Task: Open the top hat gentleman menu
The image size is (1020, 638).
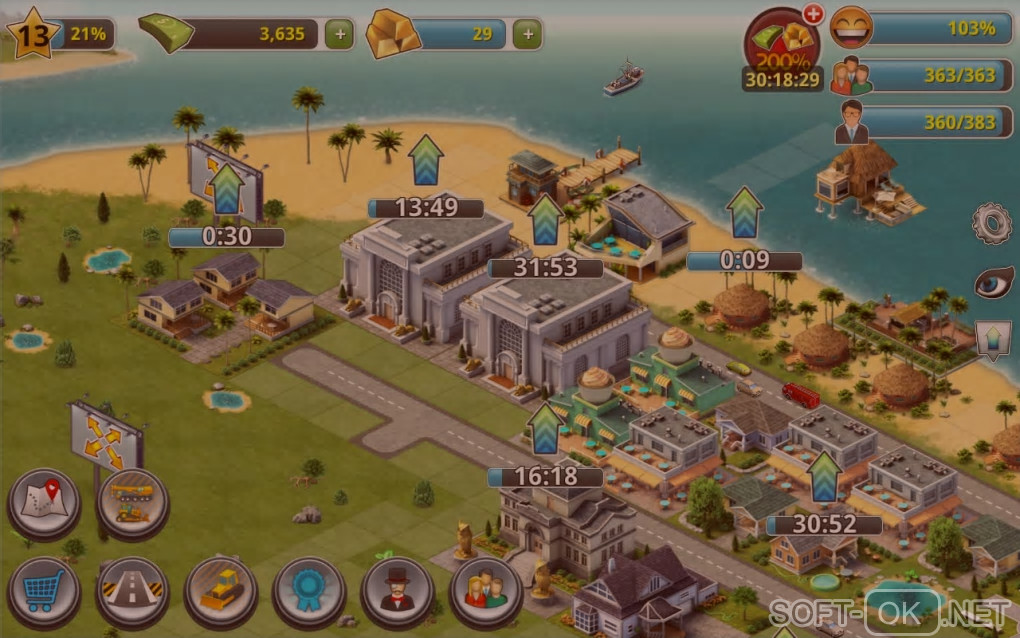Action: click(x=397, y=591)
